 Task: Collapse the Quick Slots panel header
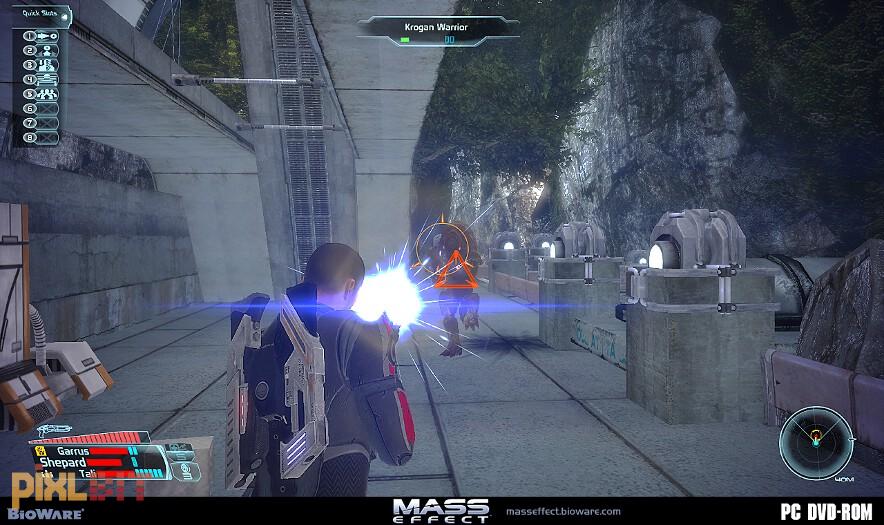point(40,13)
